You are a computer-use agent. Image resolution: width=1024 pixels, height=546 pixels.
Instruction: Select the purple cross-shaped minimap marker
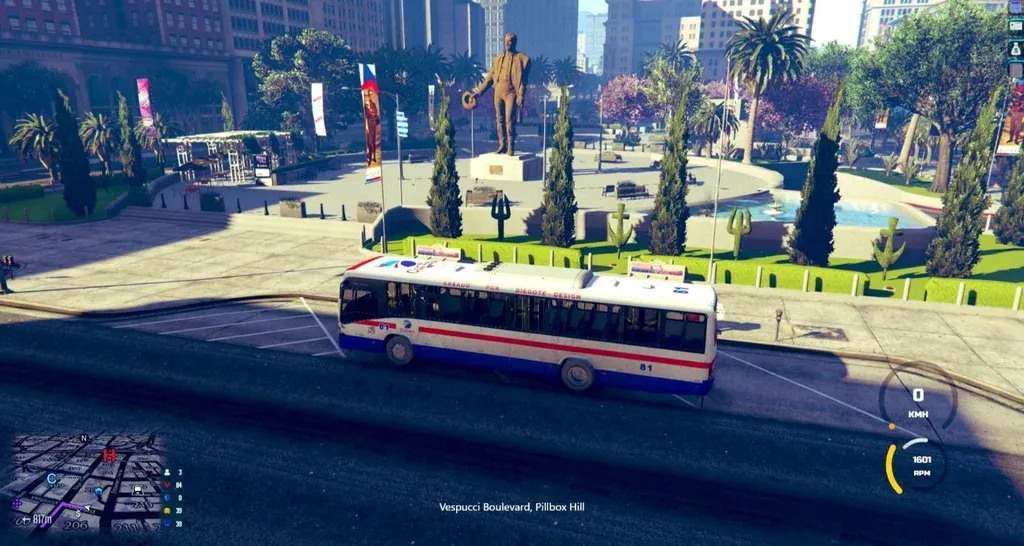tap(17, 504)
